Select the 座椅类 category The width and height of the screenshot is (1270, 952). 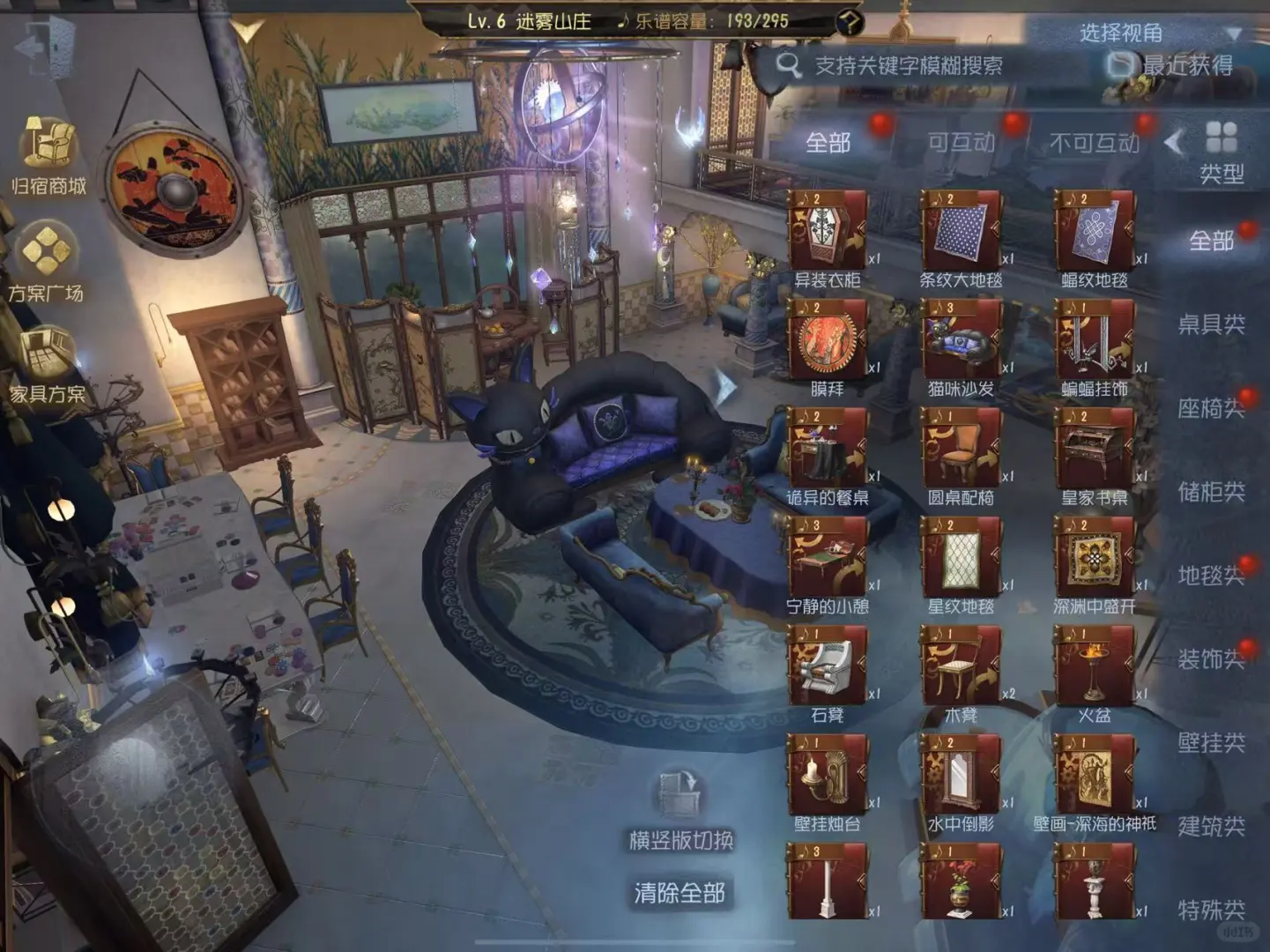point(1211,408)
